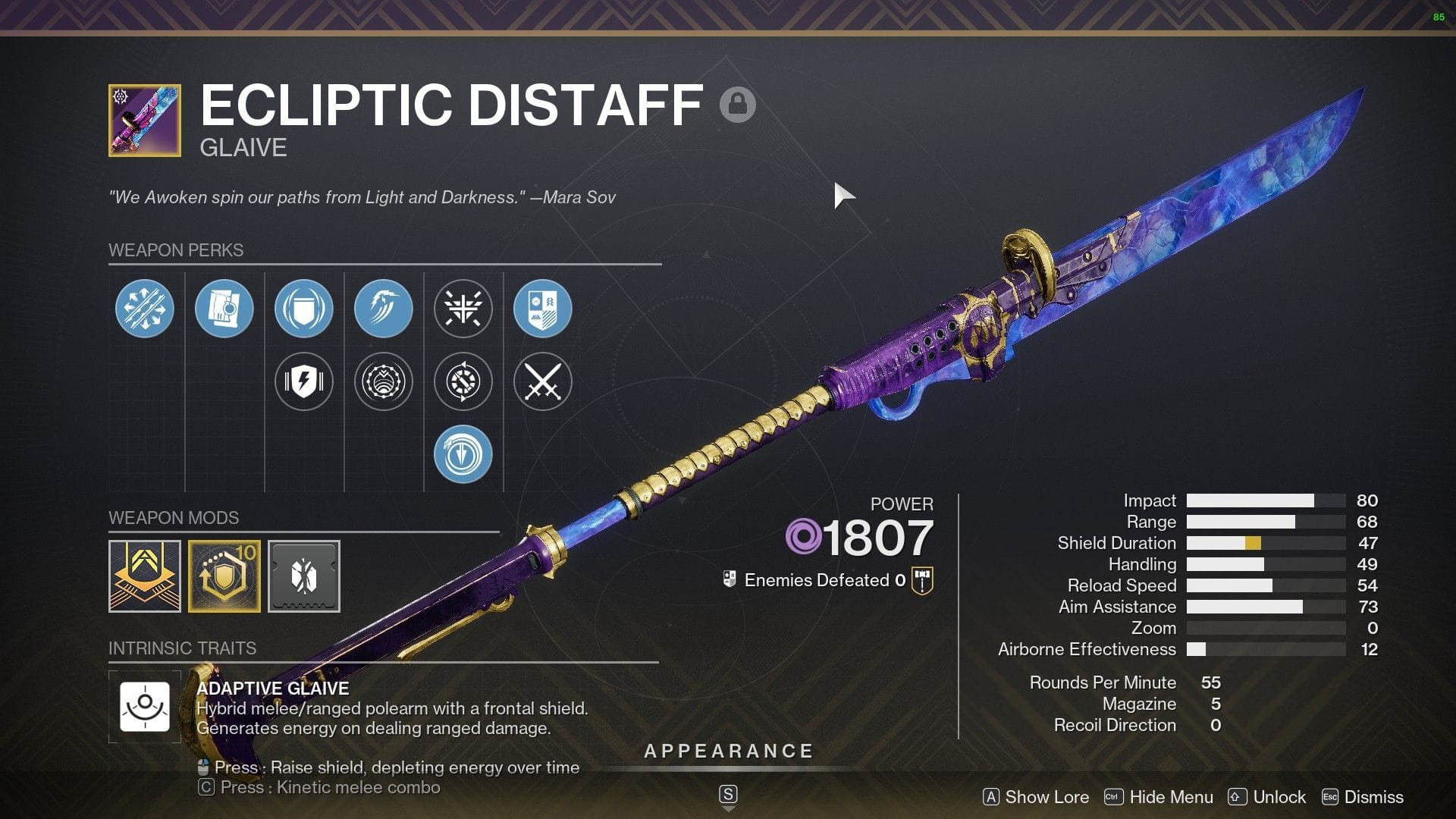Viewport: 1456px width, 819px height.
Task: Select the swooping wave trait perk icon
Action: 383,308
